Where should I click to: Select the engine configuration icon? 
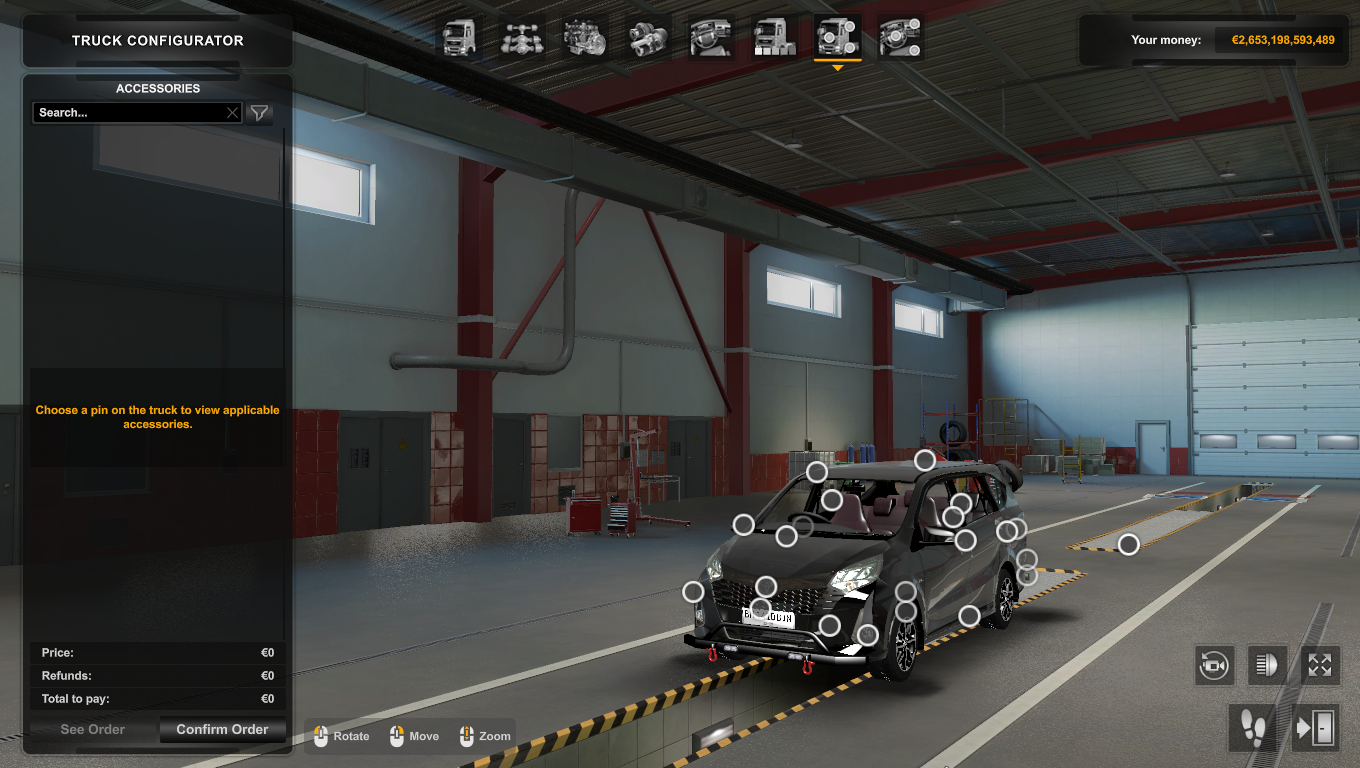585,38
